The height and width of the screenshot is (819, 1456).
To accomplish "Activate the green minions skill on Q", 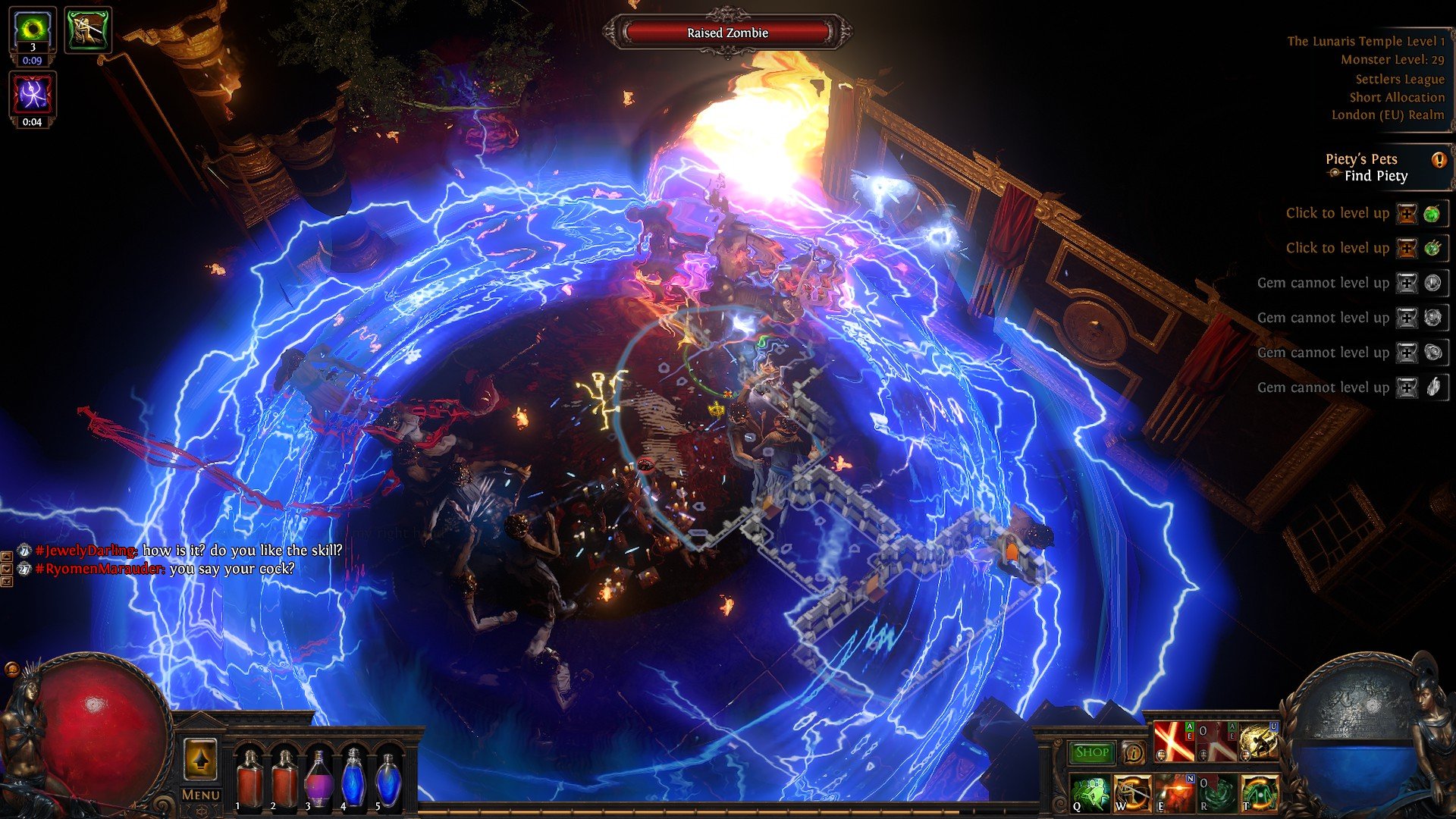I will pos(1090,792).
